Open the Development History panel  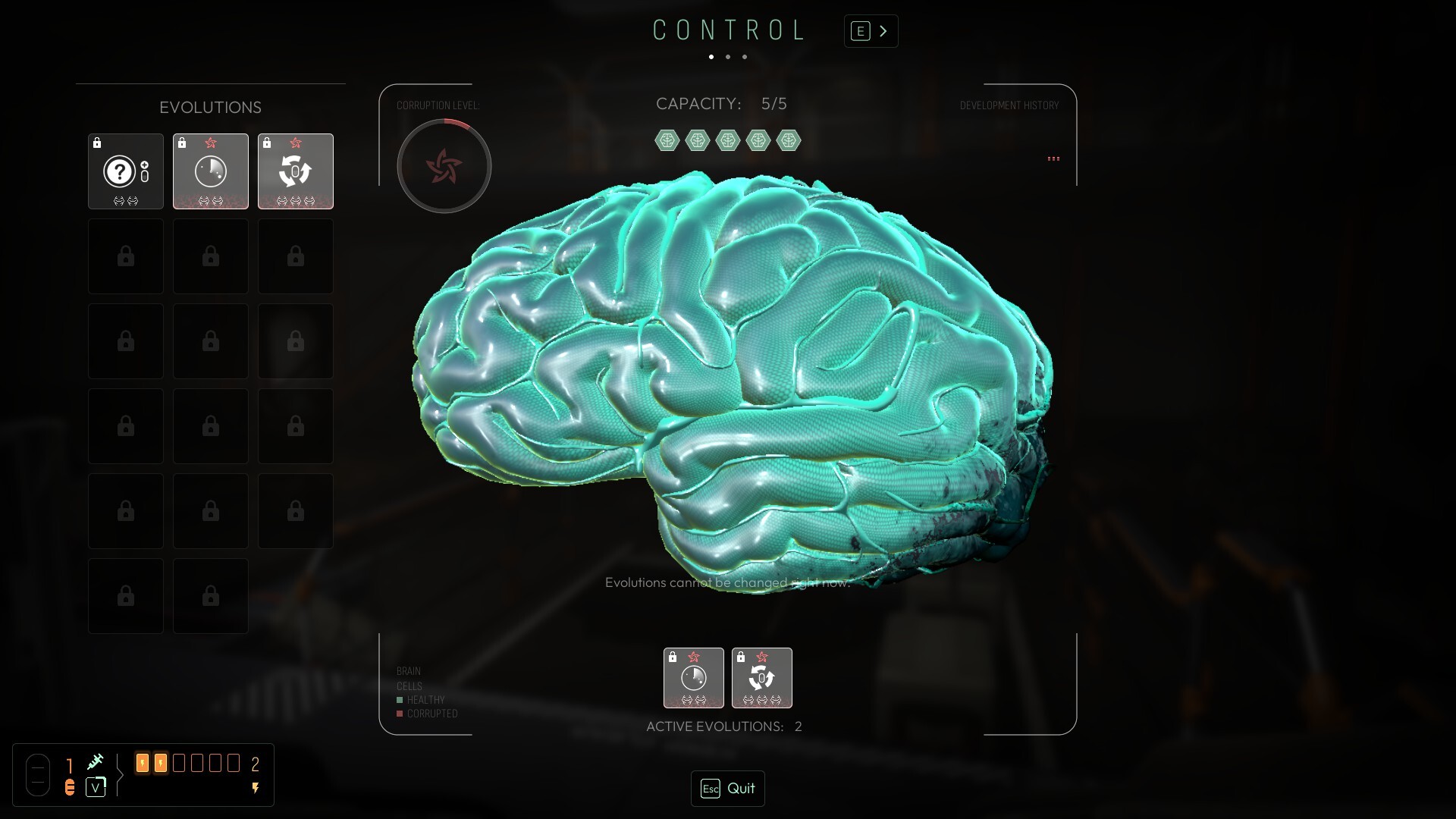pos(1009,105)
